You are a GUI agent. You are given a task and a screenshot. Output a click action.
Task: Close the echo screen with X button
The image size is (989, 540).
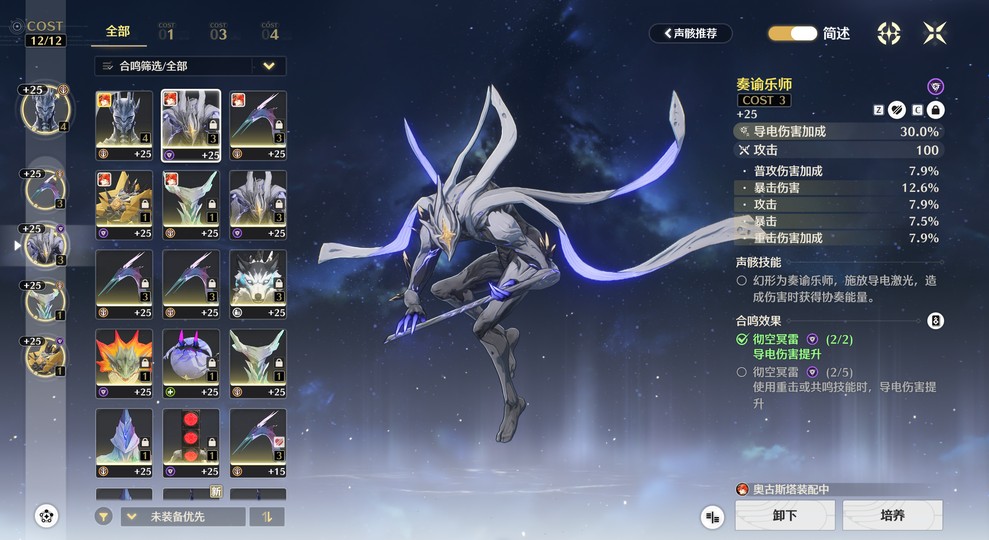[x=935, y=33]
